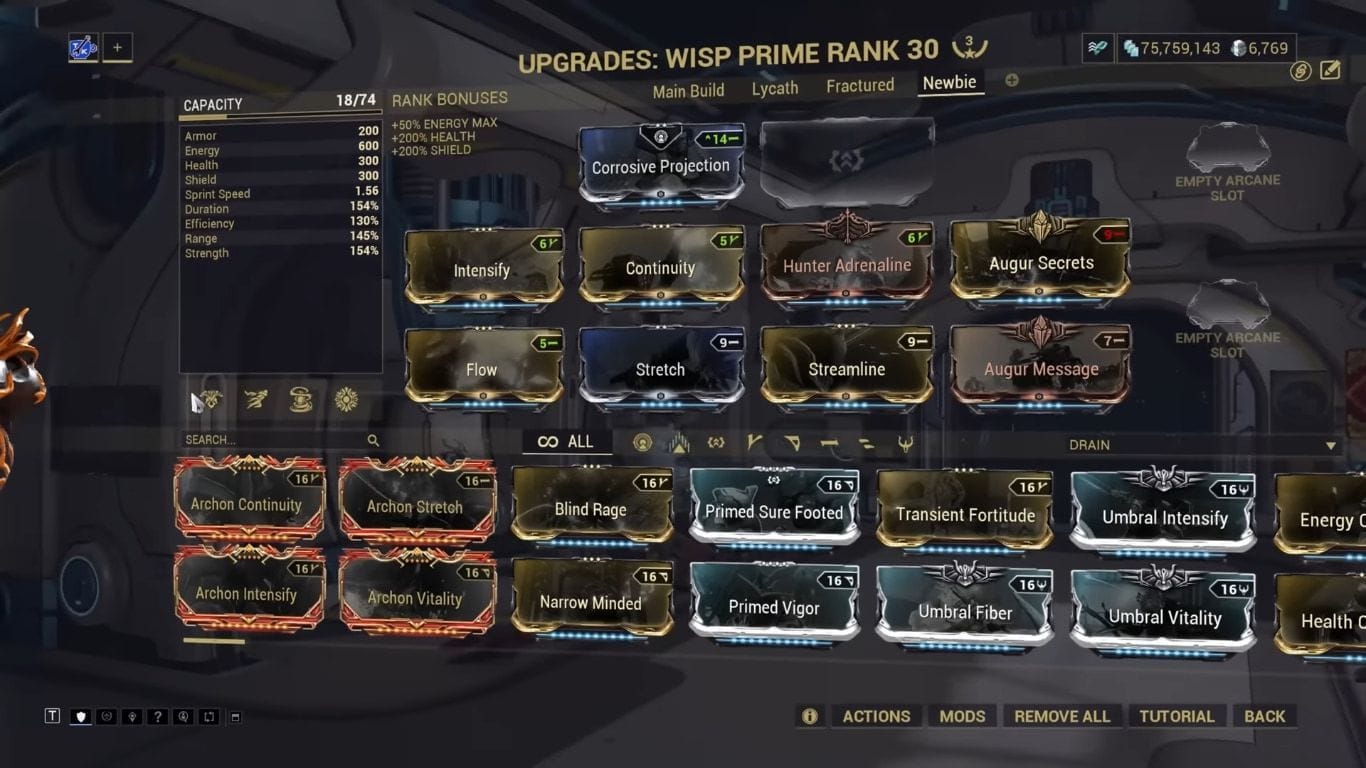The height and width of the screenshot is (768, 1366).
Task: Click the plus icon near top left corner
Action: [x=117, y=46]
